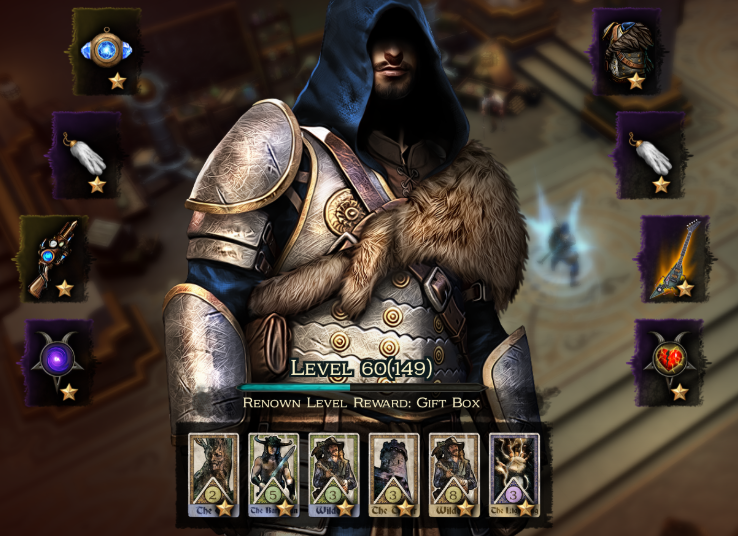Image resolution: width=738 pixels, height=536 pixels.
Task: Select the Barbarian card numbered 5
Action: (x=273, y=473)
